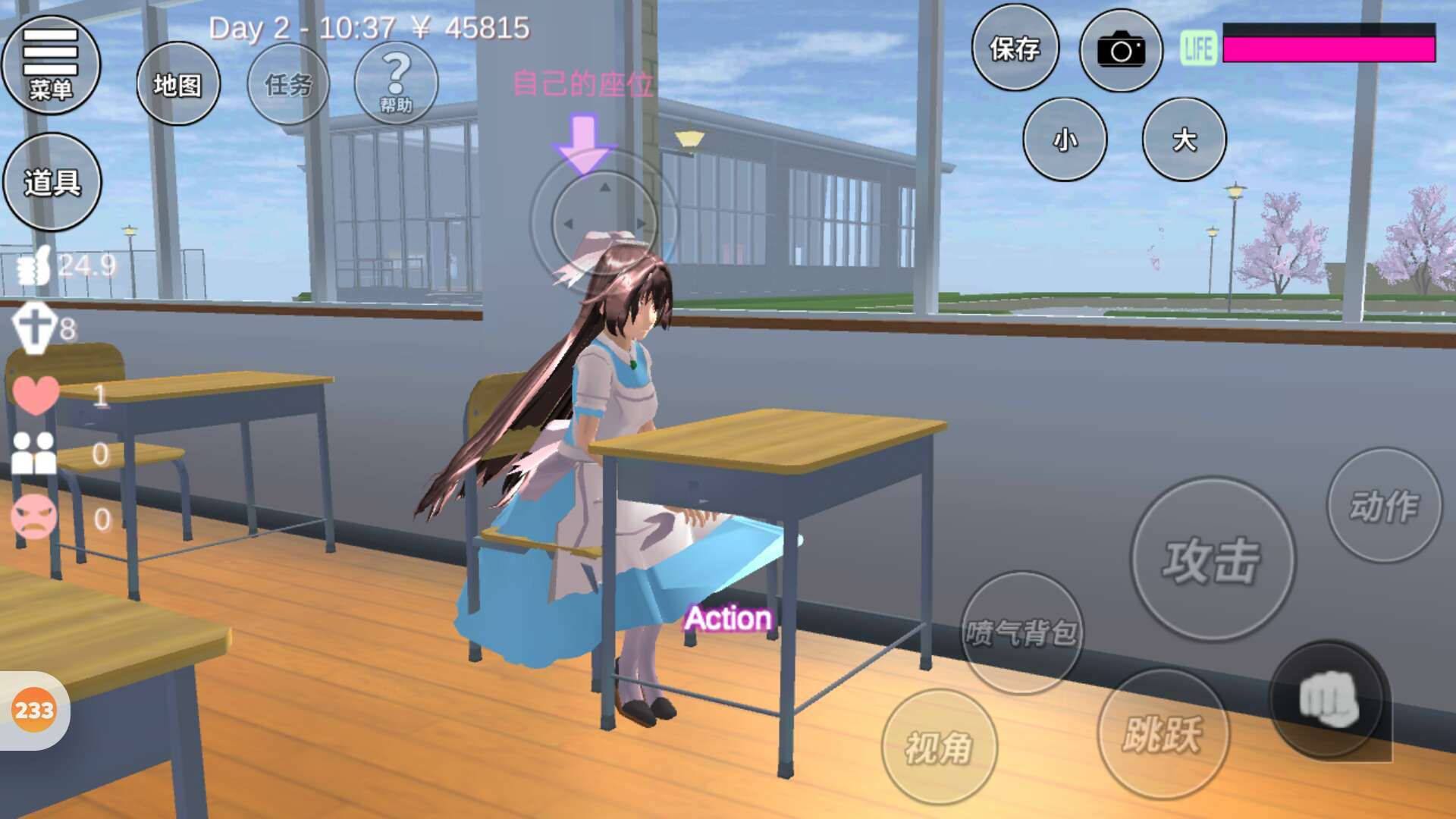Save the game with 保存
1456x819 pixels.
[1015, 49]
